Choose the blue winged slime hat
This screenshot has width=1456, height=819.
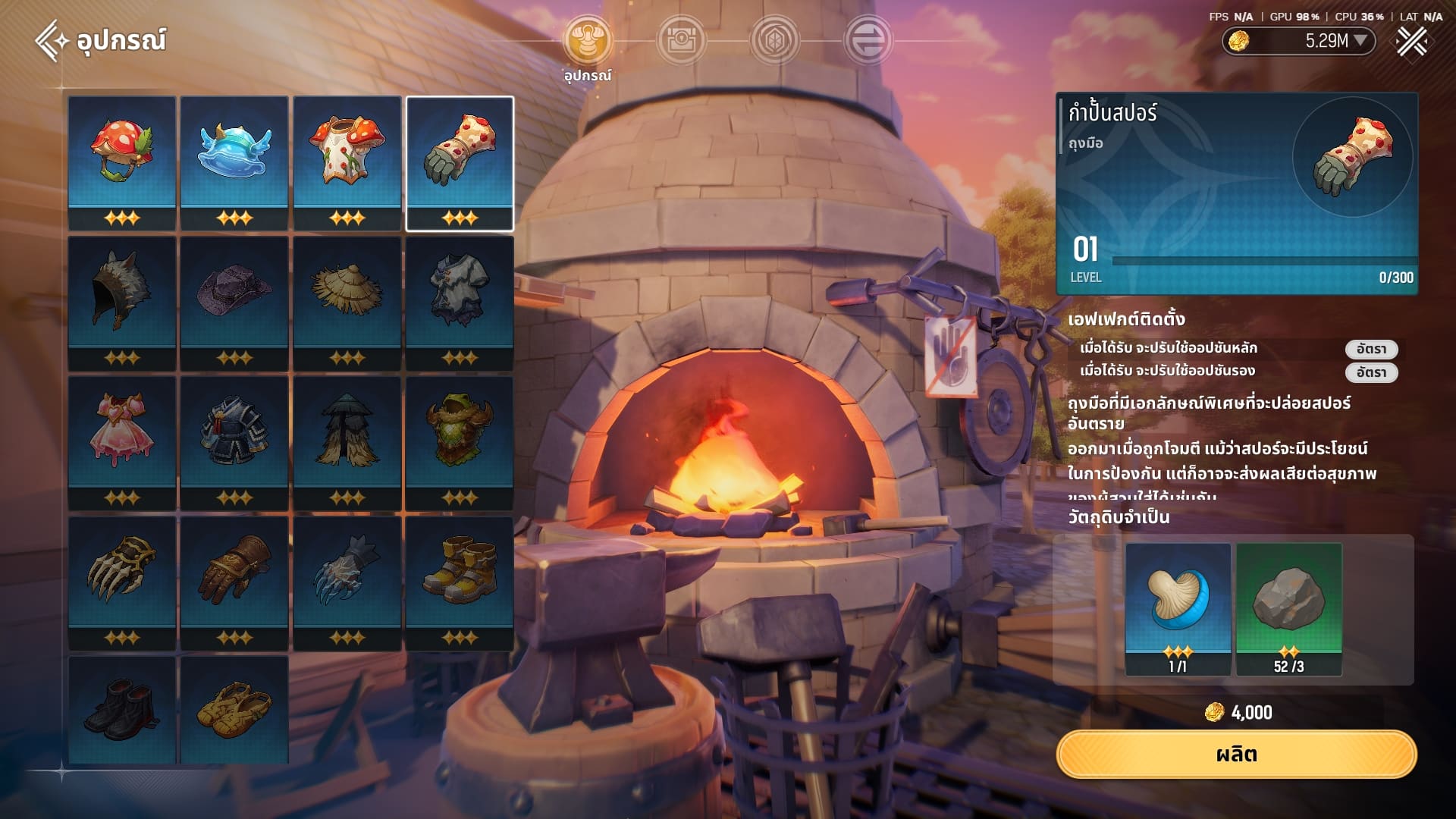tap(234, 162)
